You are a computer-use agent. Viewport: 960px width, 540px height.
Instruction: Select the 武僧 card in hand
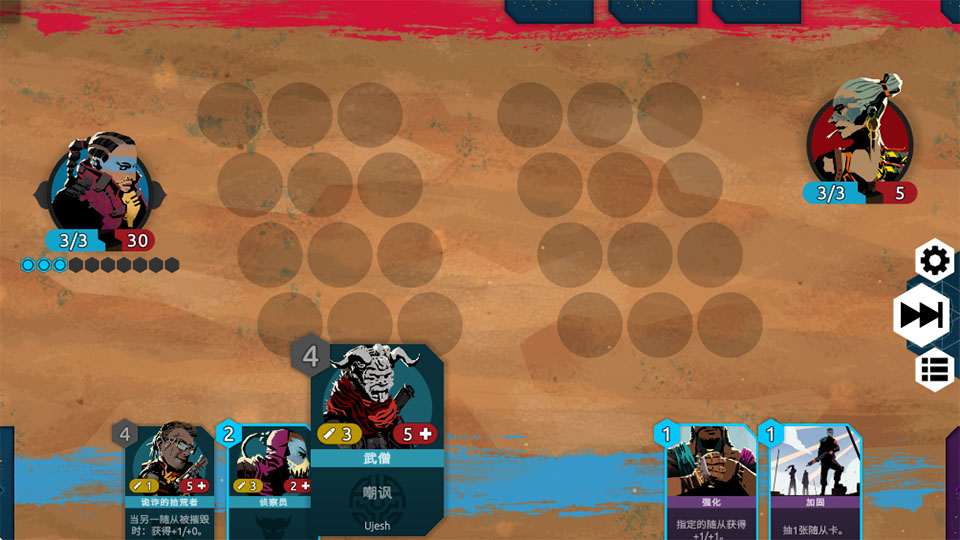click(x=377, y=440)
